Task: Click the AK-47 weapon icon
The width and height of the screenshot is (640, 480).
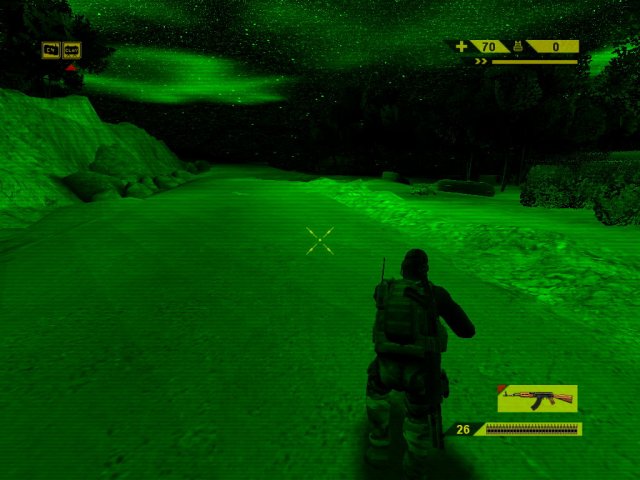Action: pyautogui.click(x=537, y=398)
